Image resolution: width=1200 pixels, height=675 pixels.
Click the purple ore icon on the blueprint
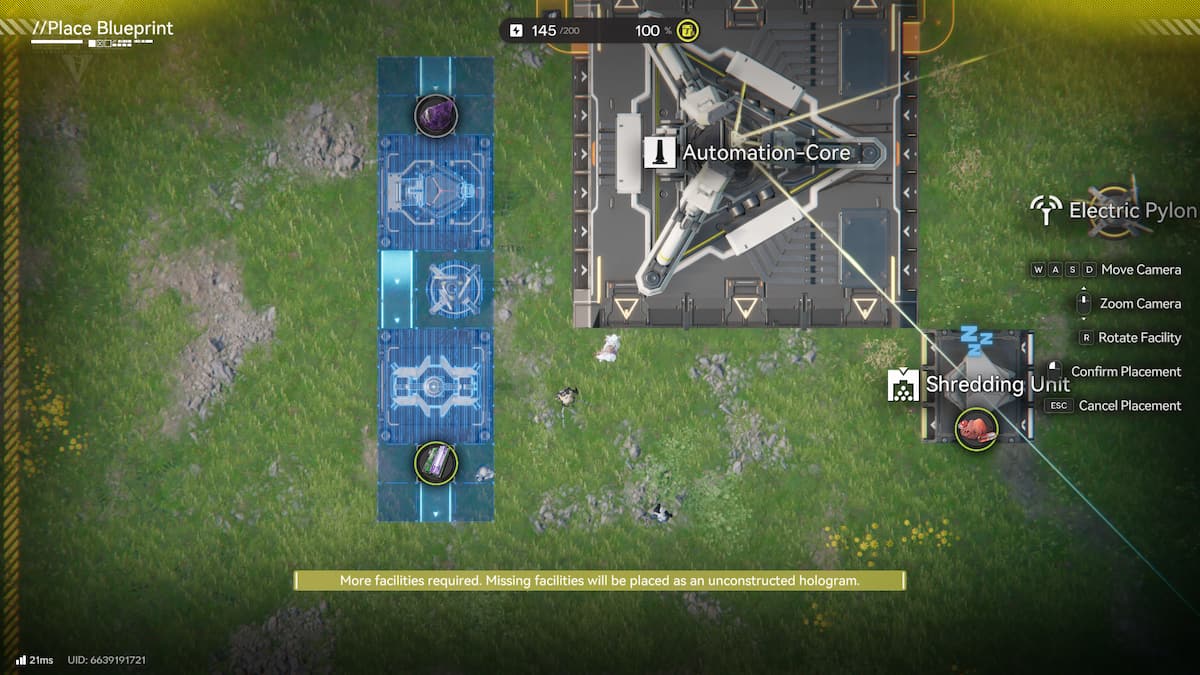point(436,116)
